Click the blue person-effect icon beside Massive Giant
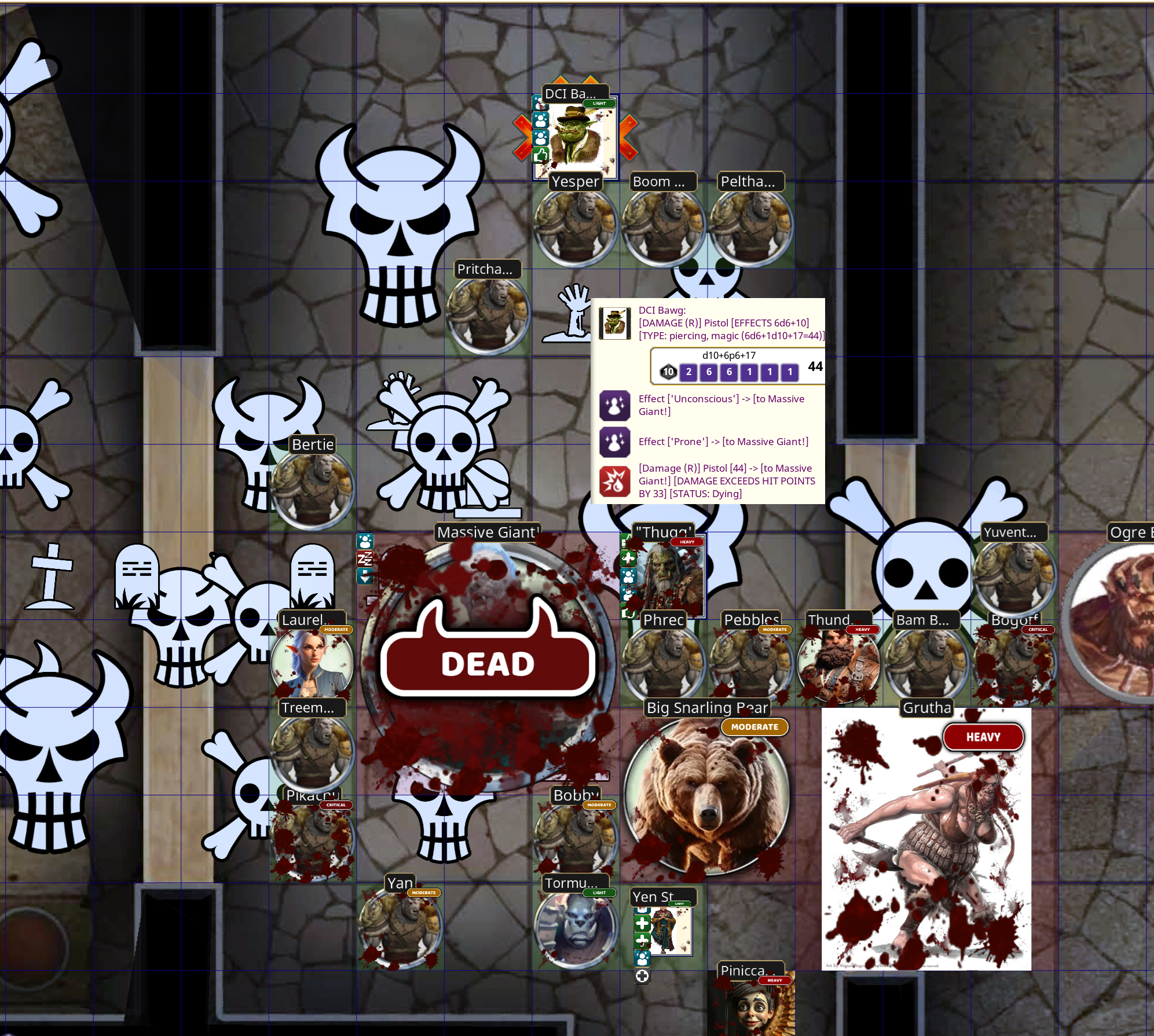The height and width of the screenshot is (1036, 1154). (365, 542)
